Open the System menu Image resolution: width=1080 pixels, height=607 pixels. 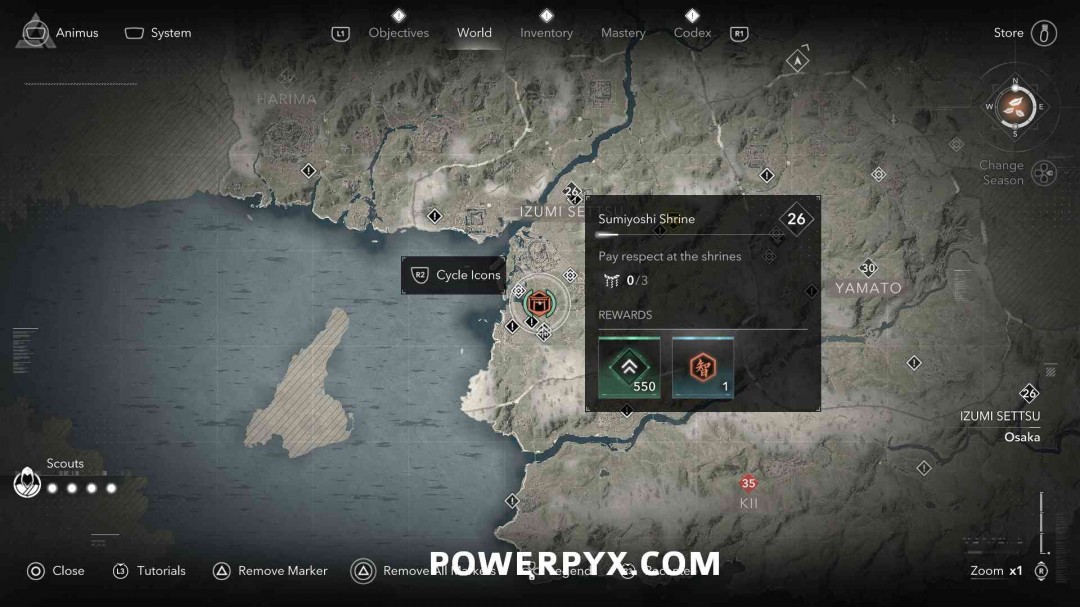(x=158, y=33)
